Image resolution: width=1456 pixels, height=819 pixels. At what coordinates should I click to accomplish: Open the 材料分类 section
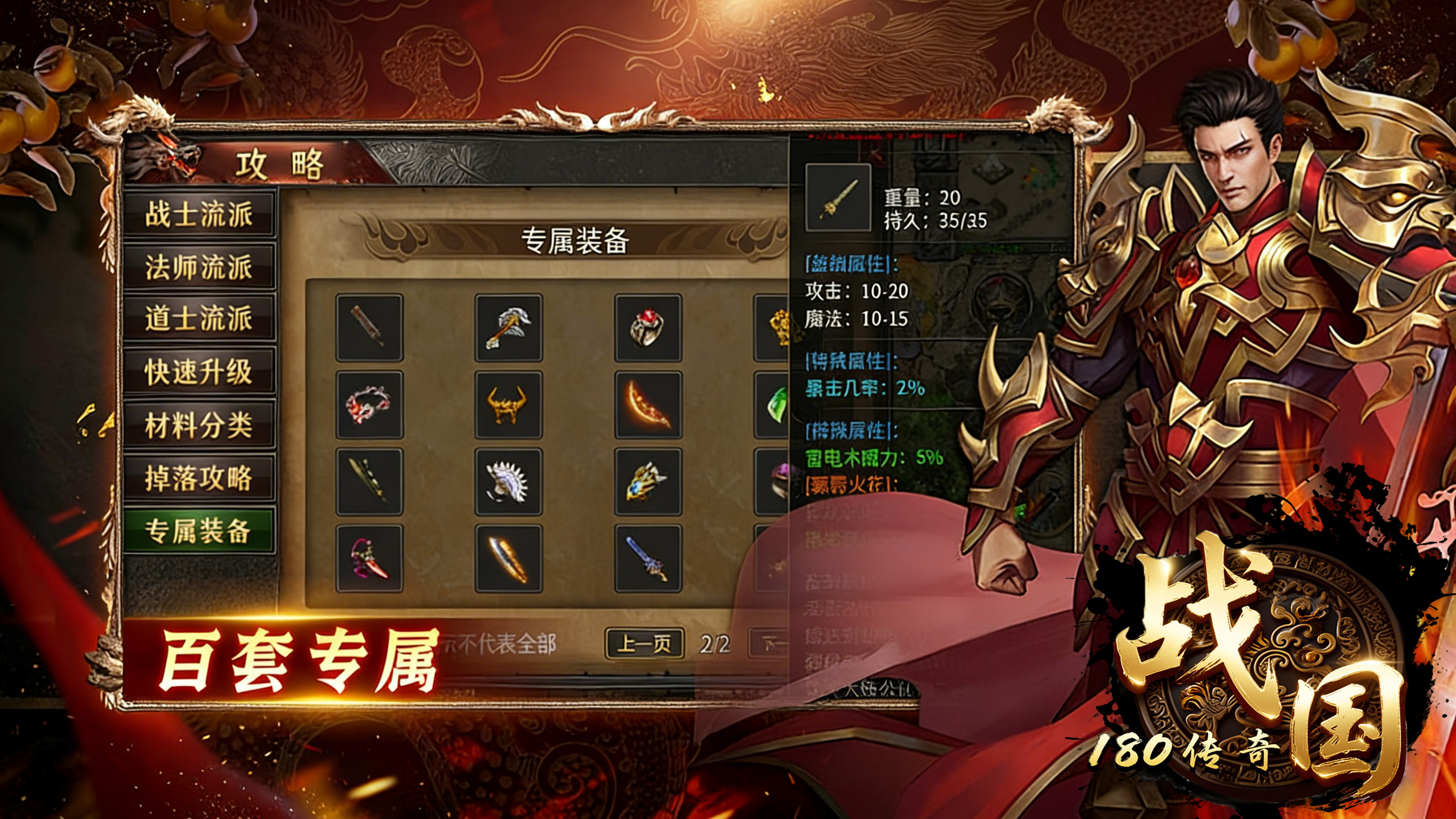pos(199,425)
